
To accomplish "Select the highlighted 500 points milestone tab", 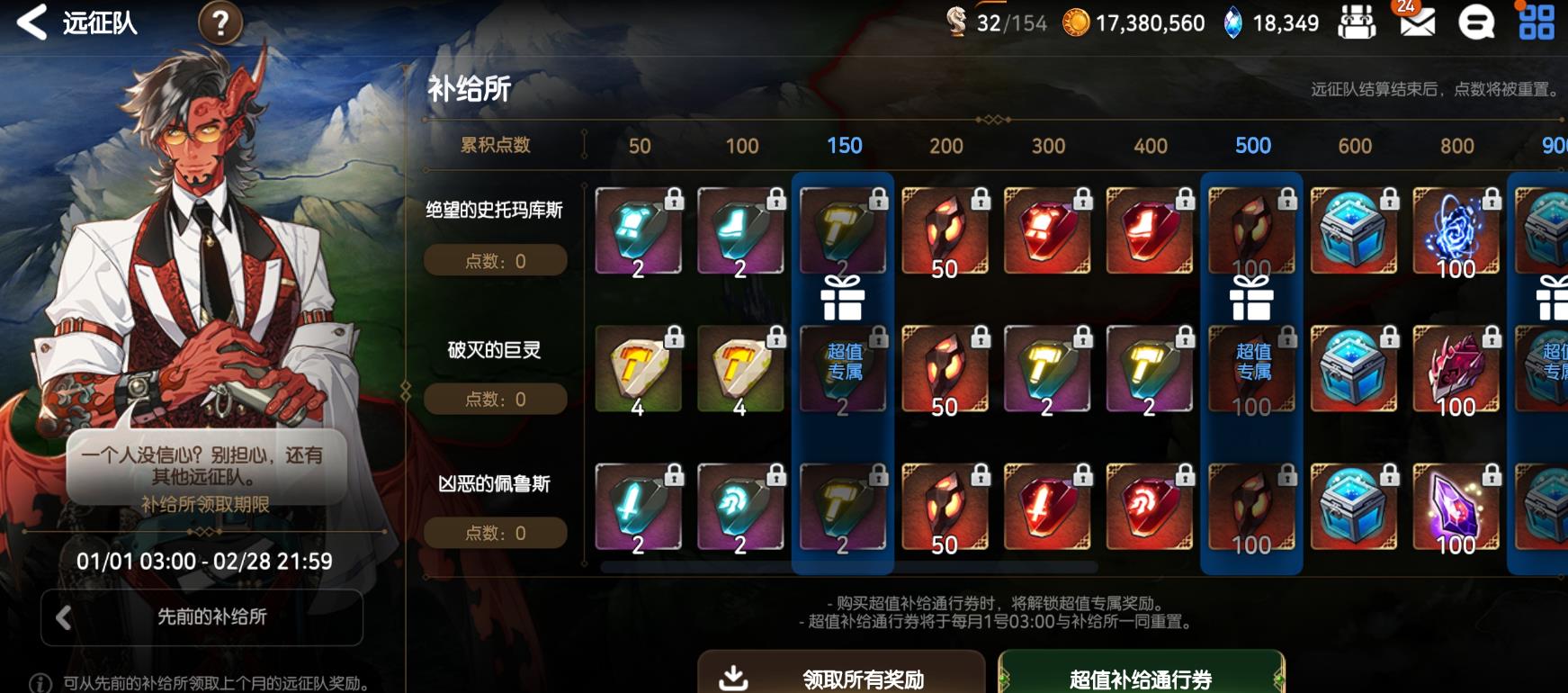I will click(x=1251, y=144).
